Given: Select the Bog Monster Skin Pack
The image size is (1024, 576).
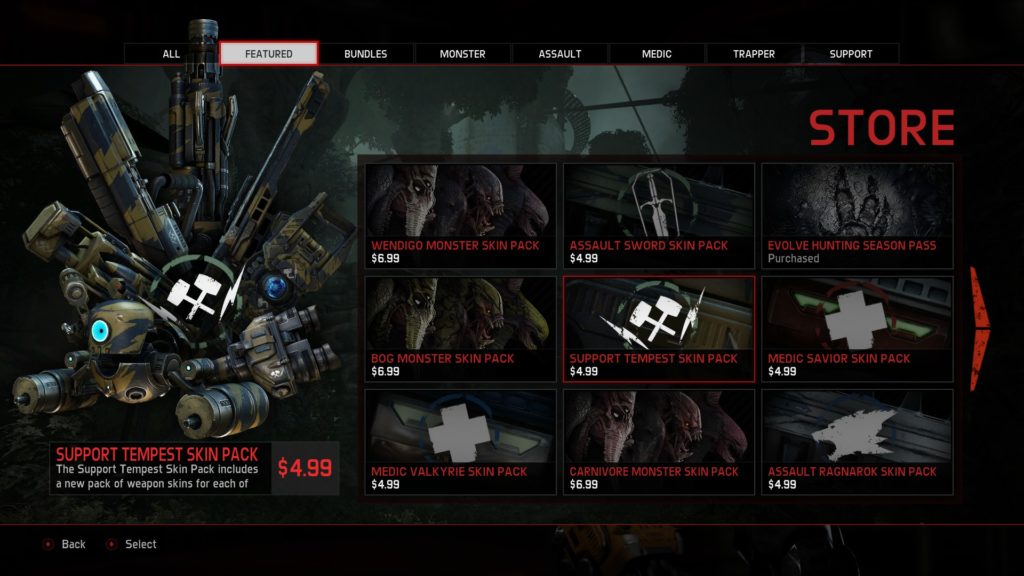Looking at the screenshot, I should (x=460, y=329).
